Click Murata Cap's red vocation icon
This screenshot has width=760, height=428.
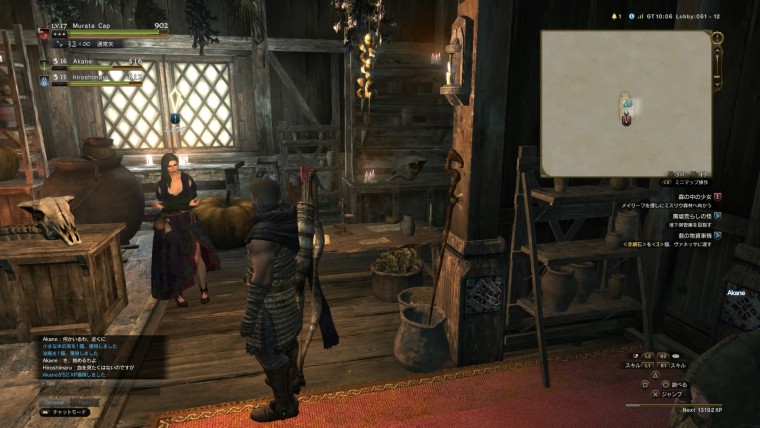(x=44, y=34)
